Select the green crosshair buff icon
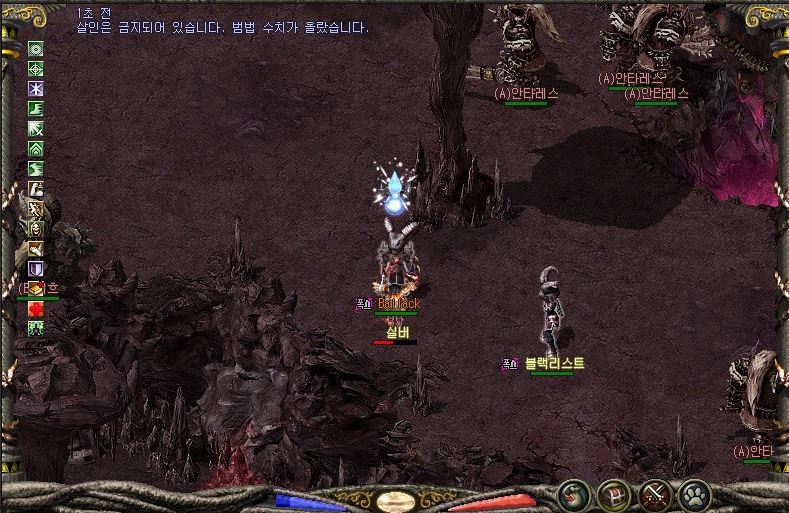 36,68
